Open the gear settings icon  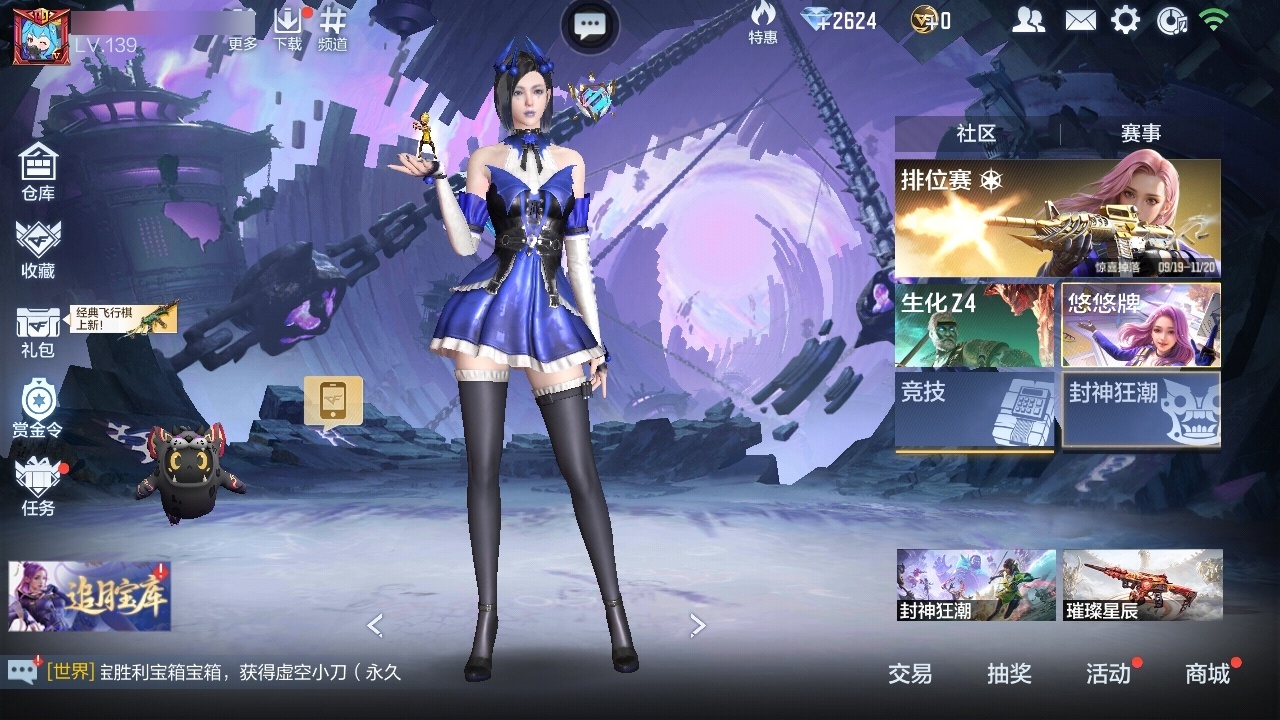point(1125,20)
